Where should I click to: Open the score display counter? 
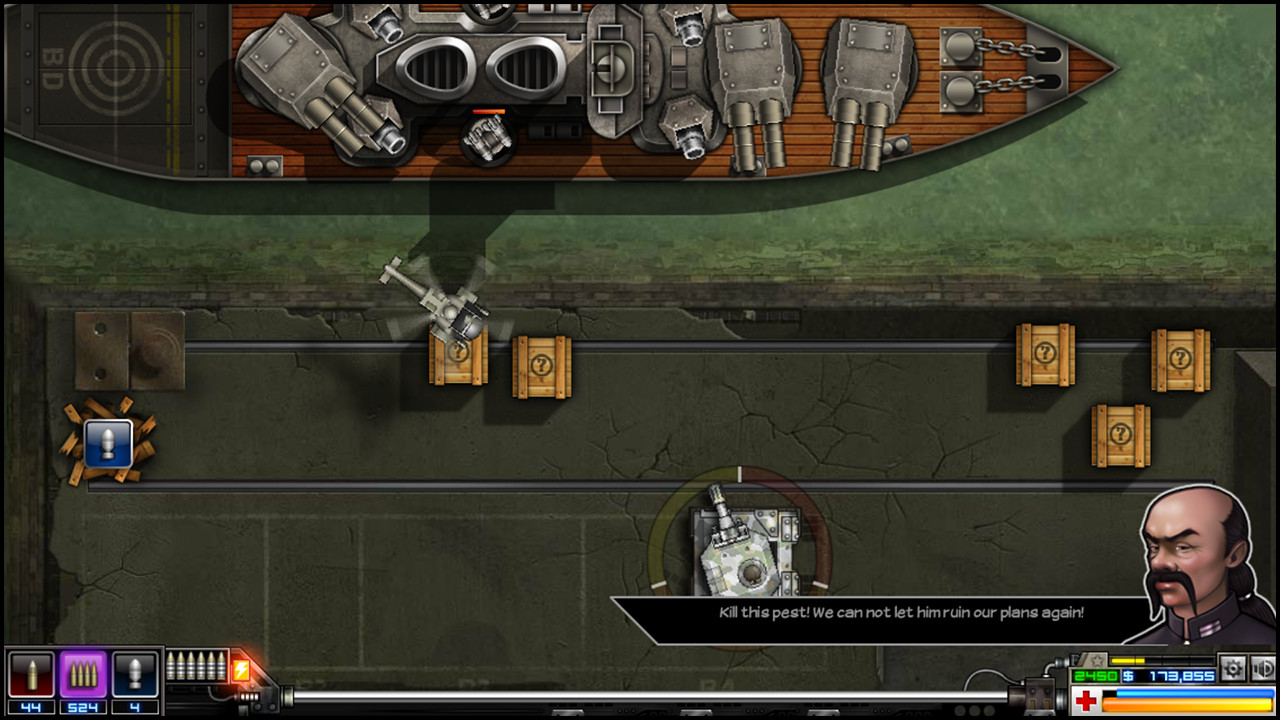click(1095, 674)
